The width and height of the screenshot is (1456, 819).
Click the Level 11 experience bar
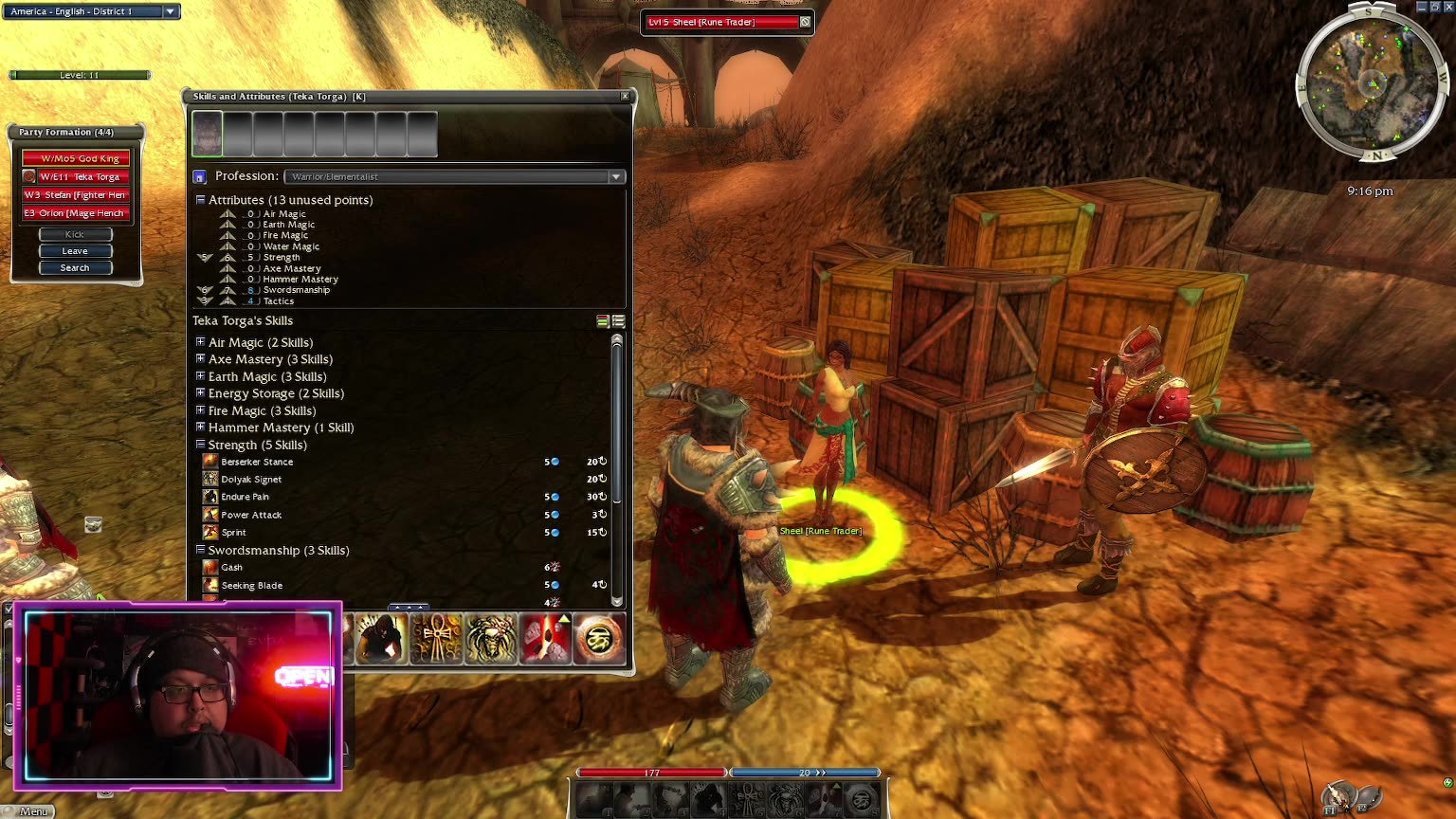pyautogui.click(x=79, y=74)
